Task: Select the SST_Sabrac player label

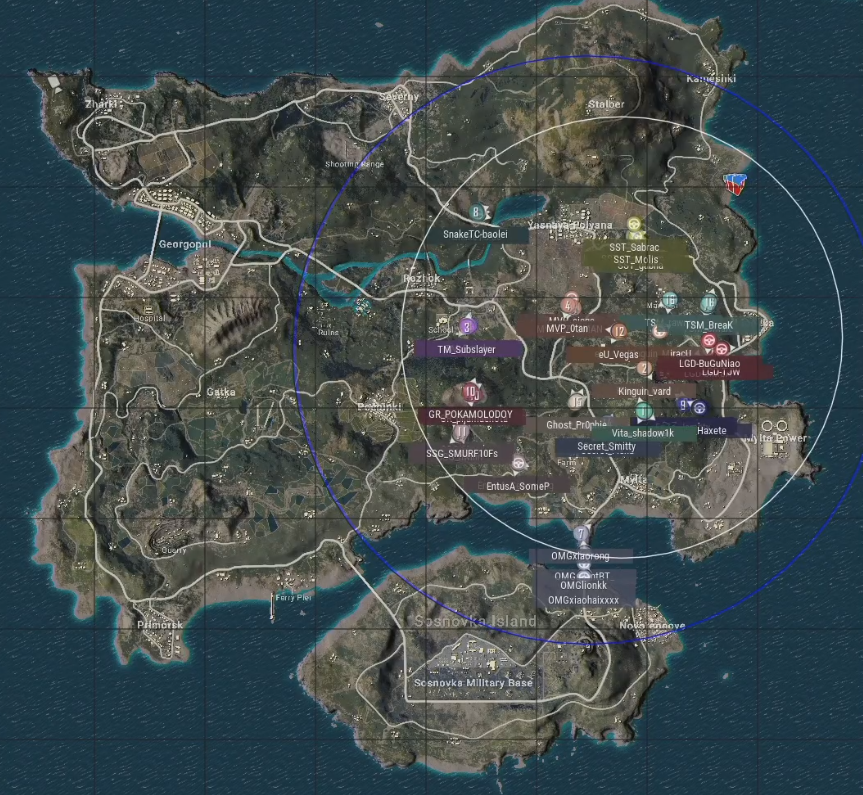Action: click(x=637, y=246)
